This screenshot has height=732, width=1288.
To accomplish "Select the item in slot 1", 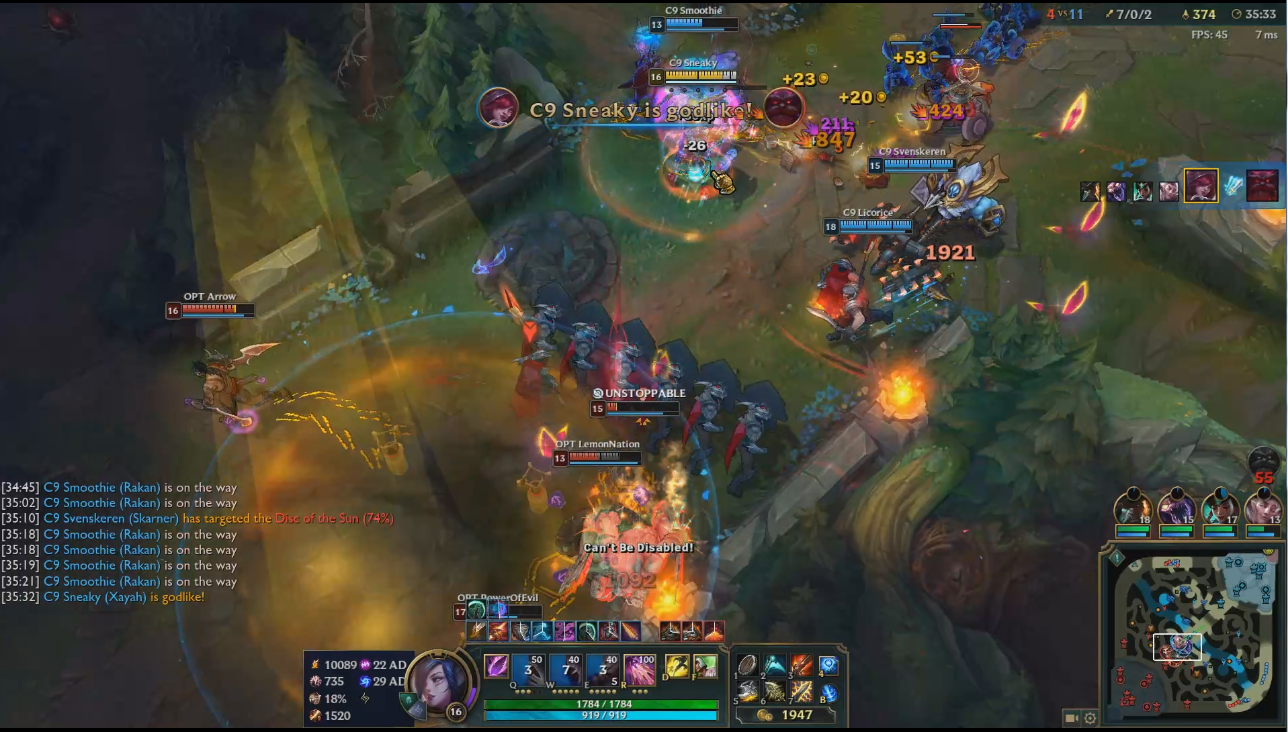I will [x=748, y=665].
